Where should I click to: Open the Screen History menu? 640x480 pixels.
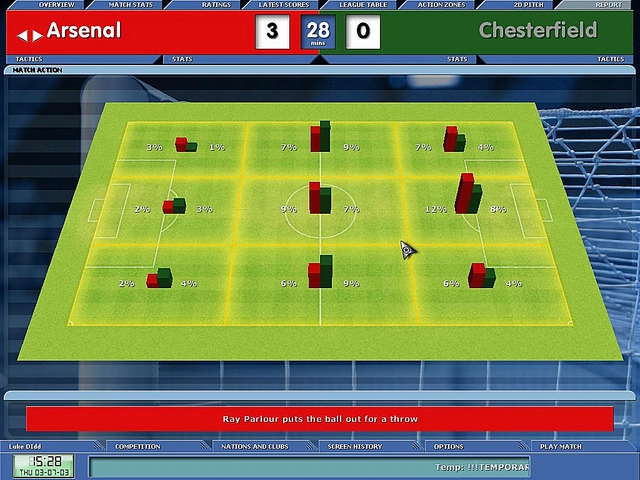pos(354,446)
